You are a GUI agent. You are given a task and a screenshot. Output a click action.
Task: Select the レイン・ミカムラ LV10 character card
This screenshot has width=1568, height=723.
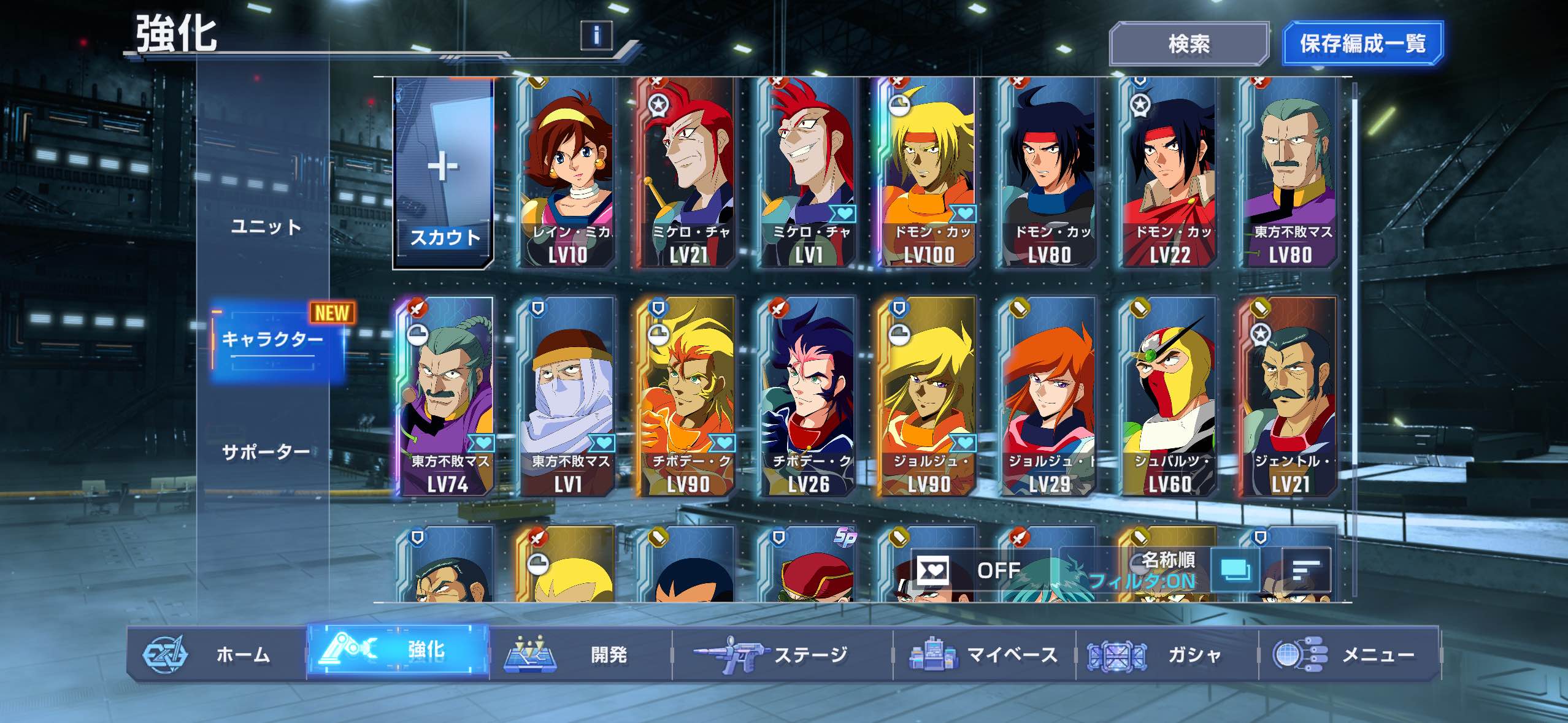coord(568,174)
